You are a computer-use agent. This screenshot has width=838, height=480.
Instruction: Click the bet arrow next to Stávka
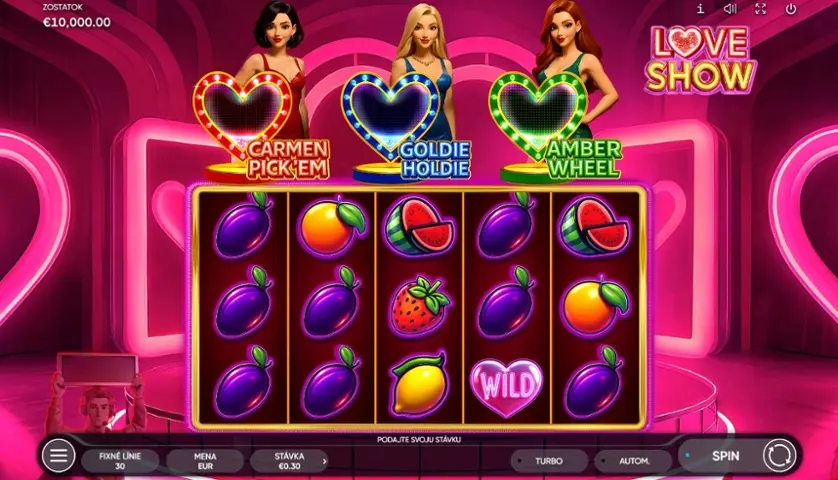pyautogui.click(x=326, y=461)
